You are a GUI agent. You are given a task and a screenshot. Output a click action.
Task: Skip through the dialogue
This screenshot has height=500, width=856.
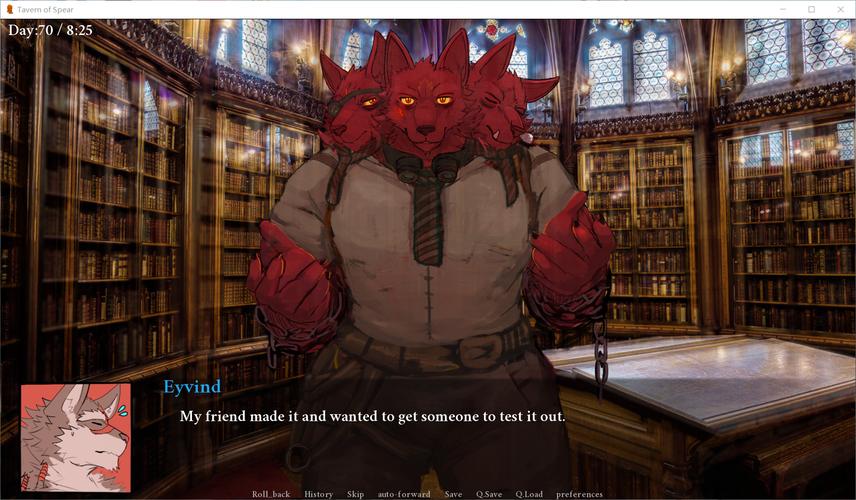coord(355,494)
